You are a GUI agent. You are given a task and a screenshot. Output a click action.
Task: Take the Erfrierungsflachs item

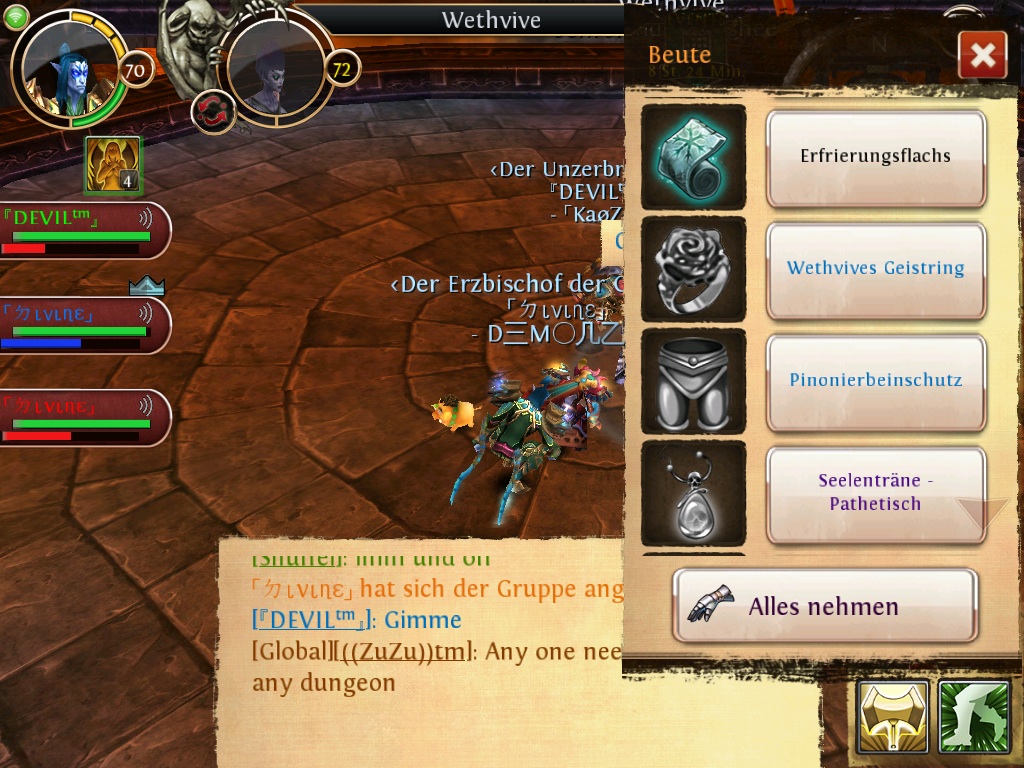tap(875, 157)
